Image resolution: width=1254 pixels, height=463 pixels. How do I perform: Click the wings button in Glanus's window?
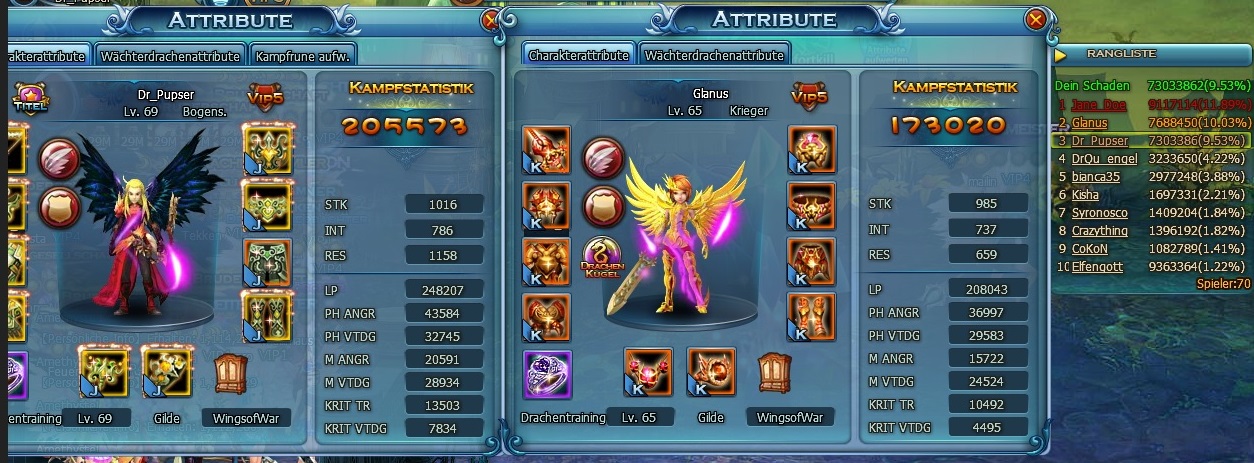pyautogui.click(x=603, y=158)
